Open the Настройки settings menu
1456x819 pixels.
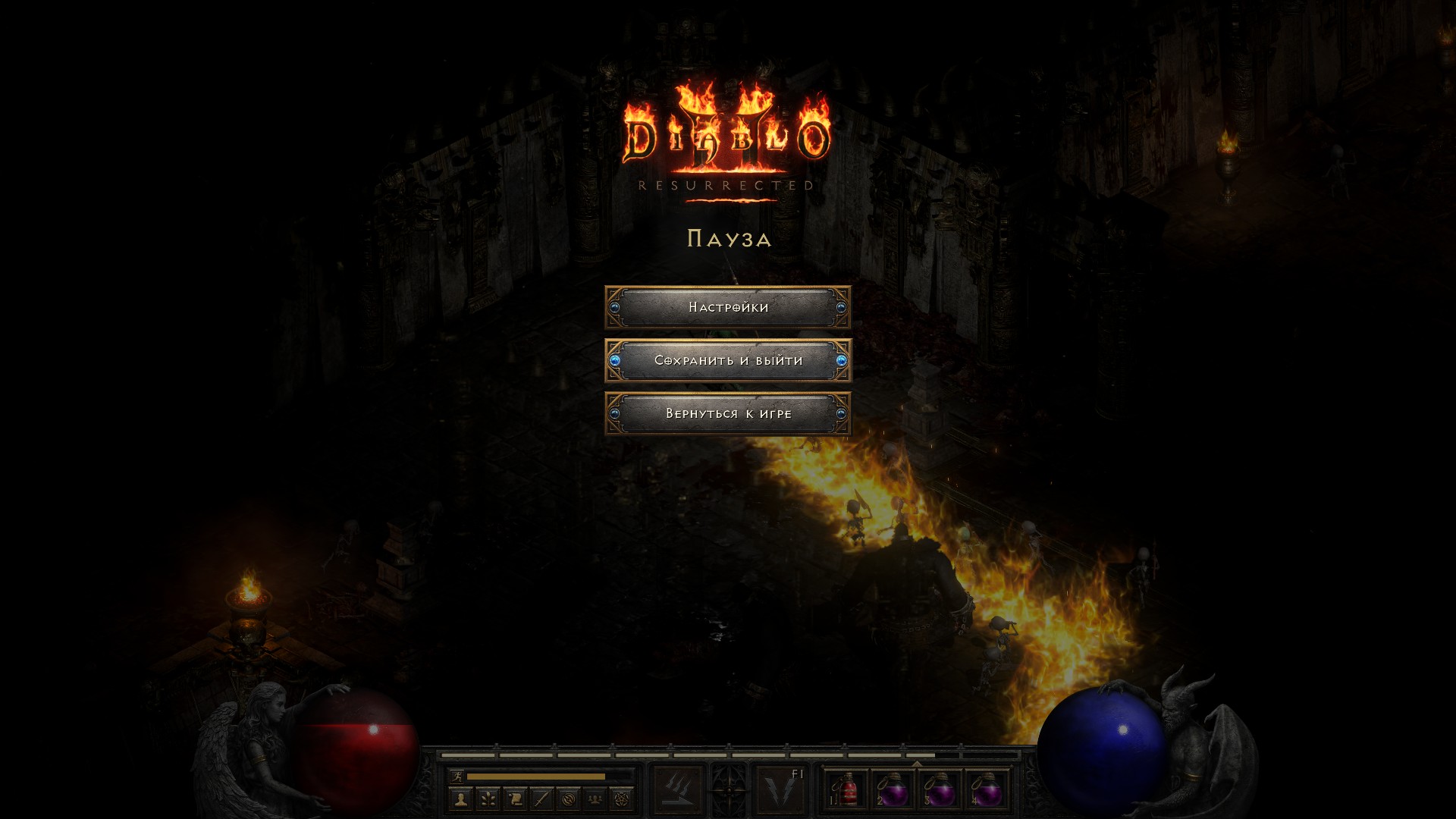(x=728, y=307)
